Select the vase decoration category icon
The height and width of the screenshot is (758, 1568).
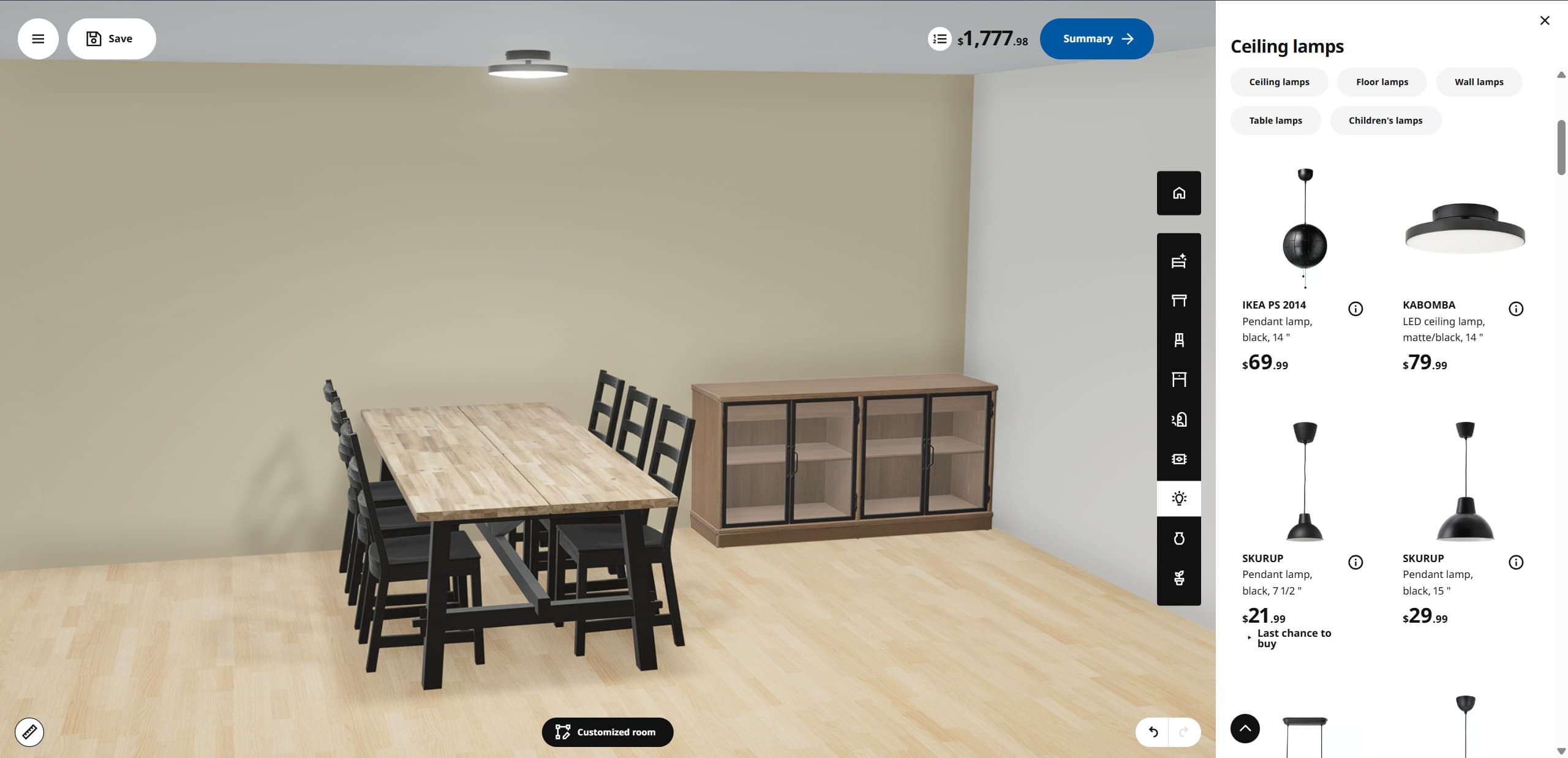tap(1178, 538)
